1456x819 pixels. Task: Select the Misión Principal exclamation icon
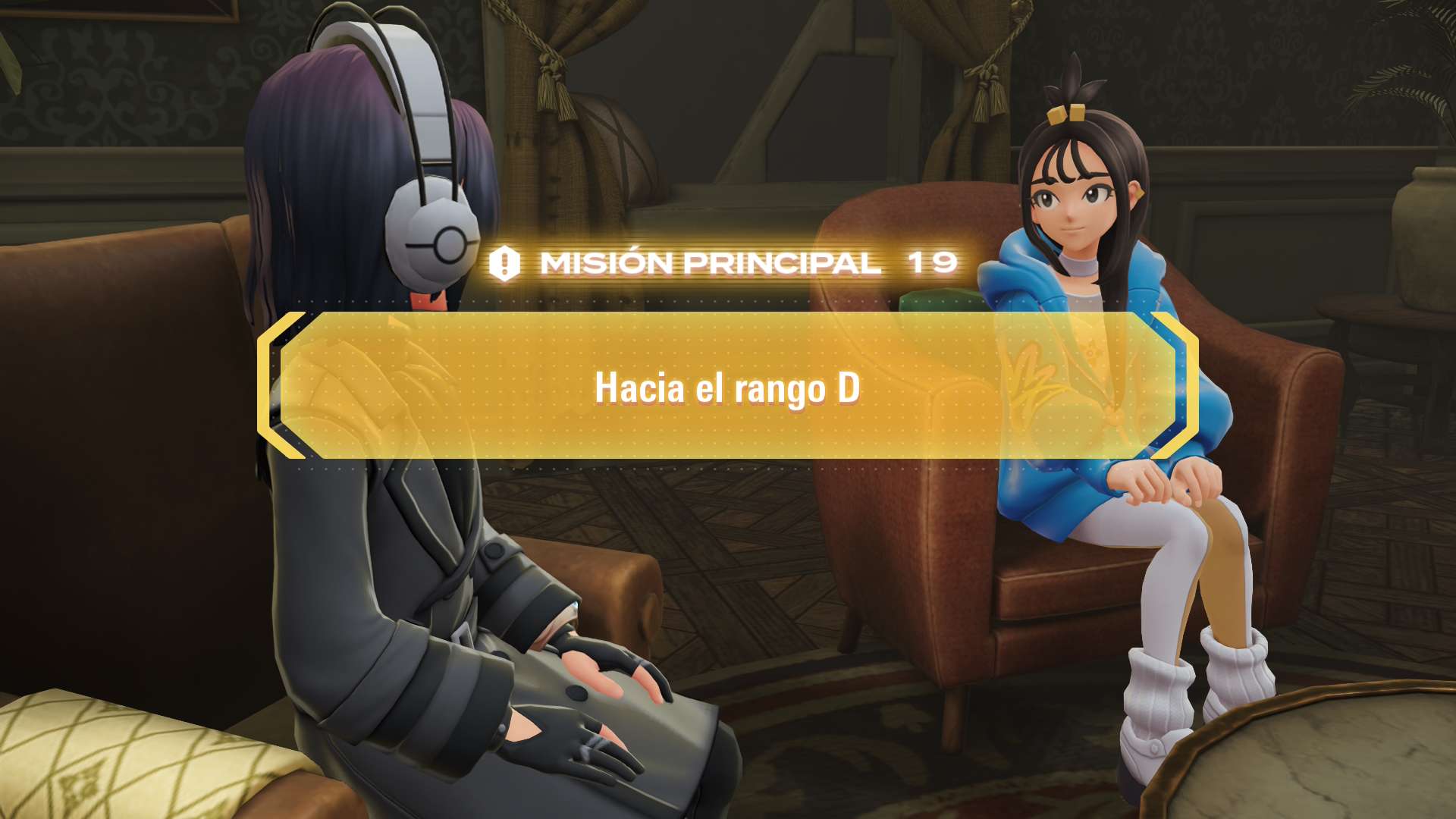click(504, 264)
